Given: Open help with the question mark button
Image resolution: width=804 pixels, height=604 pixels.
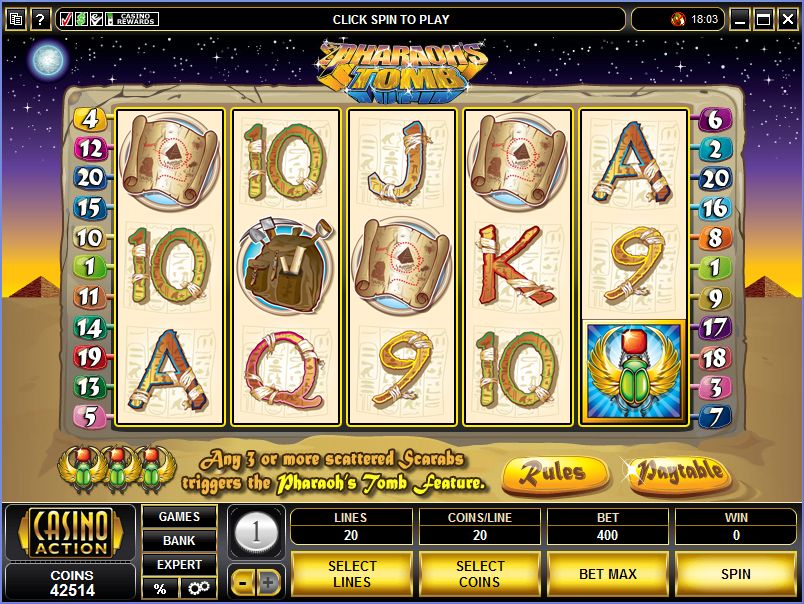Looking at the screenshot, I should 40,19.
